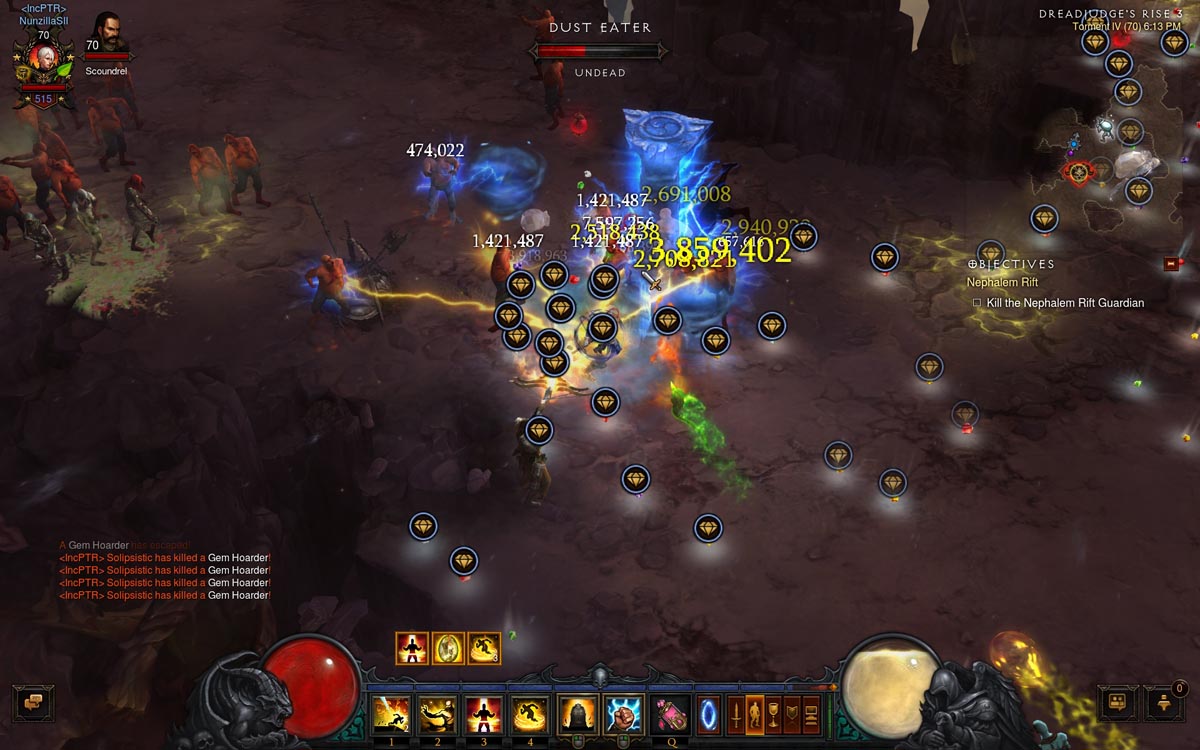Open the Skills menu with sword icon
This screenshot has height=750, width=1200.
736,715
